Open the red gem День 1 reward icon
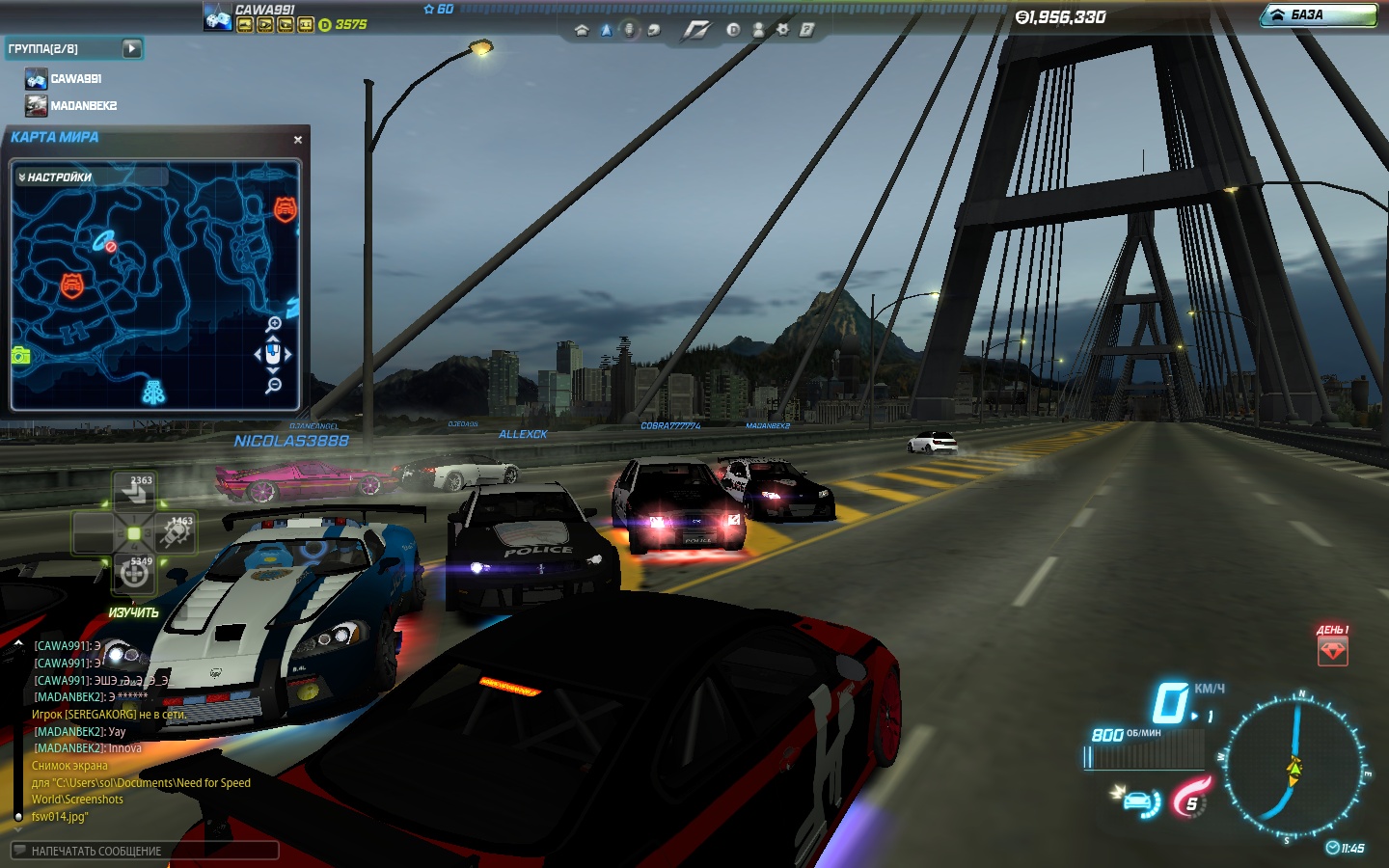1389x868 pixels. [x=1332, y=652]
